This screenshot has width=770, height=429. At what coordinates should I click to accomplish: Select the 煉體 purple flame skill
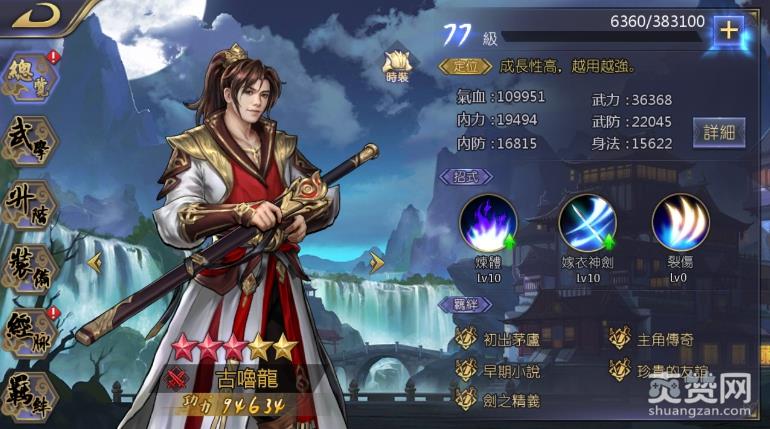(x=488, y=223)
